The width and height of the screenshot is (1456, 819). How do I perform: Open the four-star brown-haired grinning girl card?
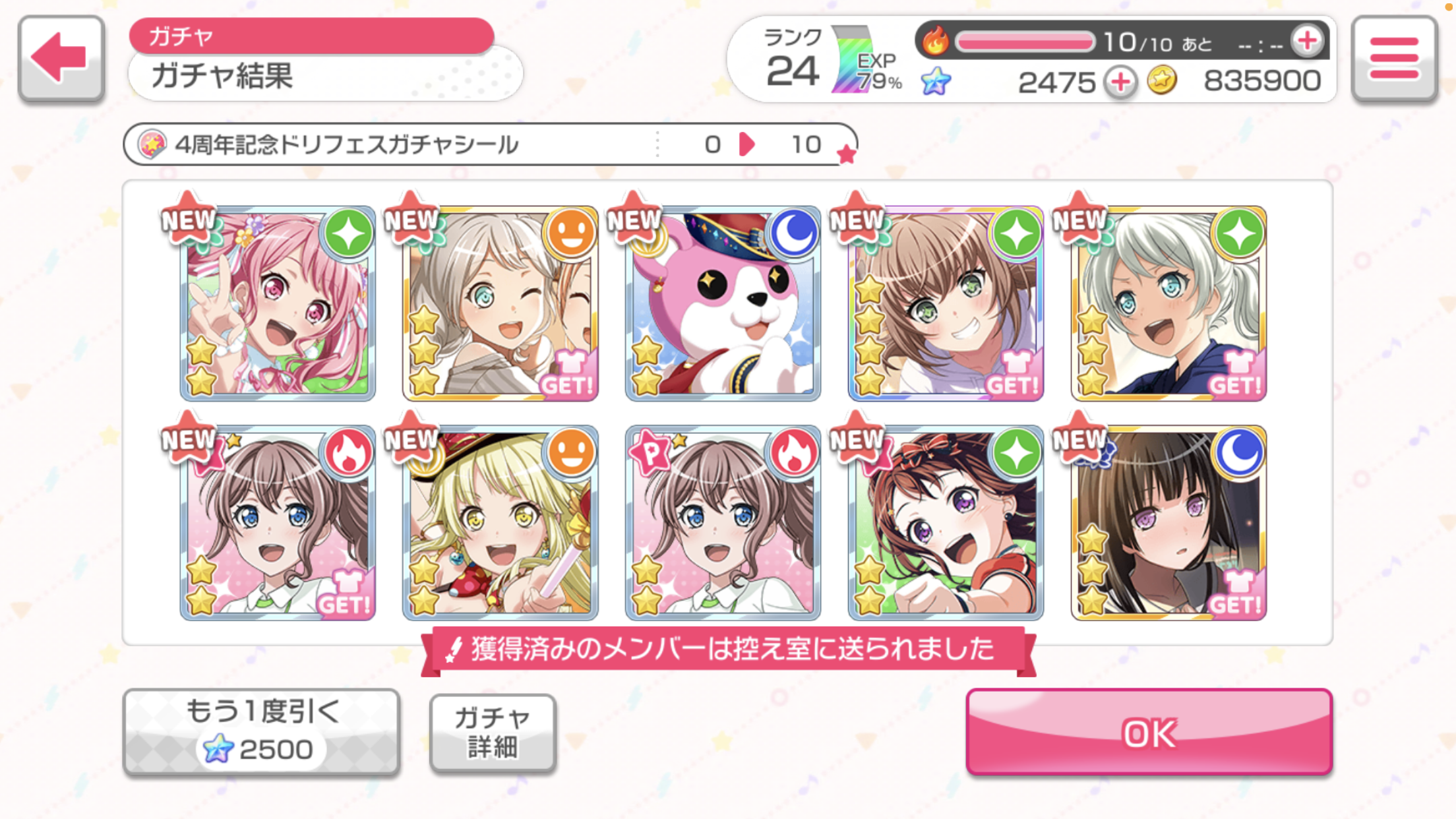946,303
